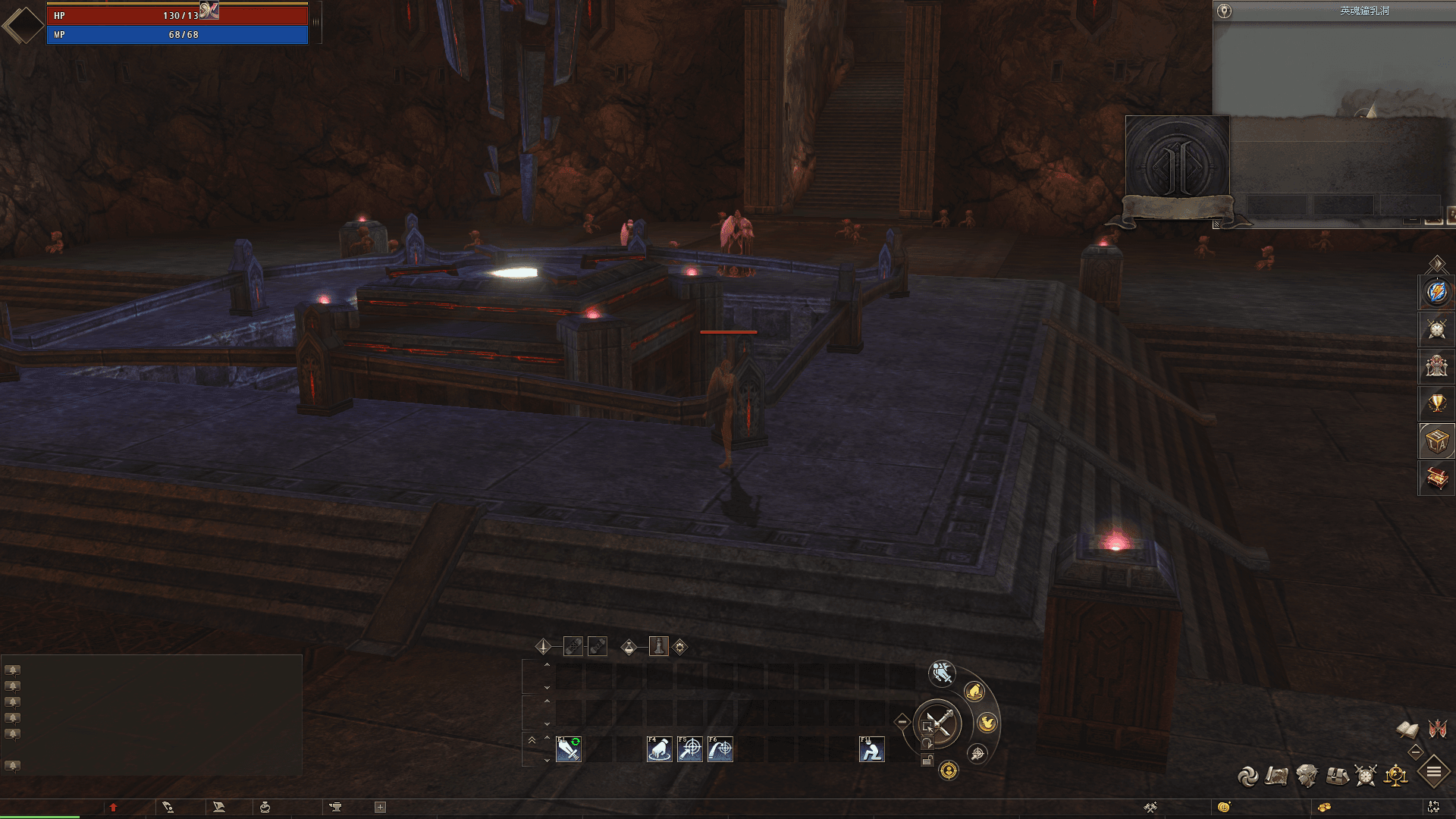Open the main menu hamburger diamond

tap(1433, 773)
